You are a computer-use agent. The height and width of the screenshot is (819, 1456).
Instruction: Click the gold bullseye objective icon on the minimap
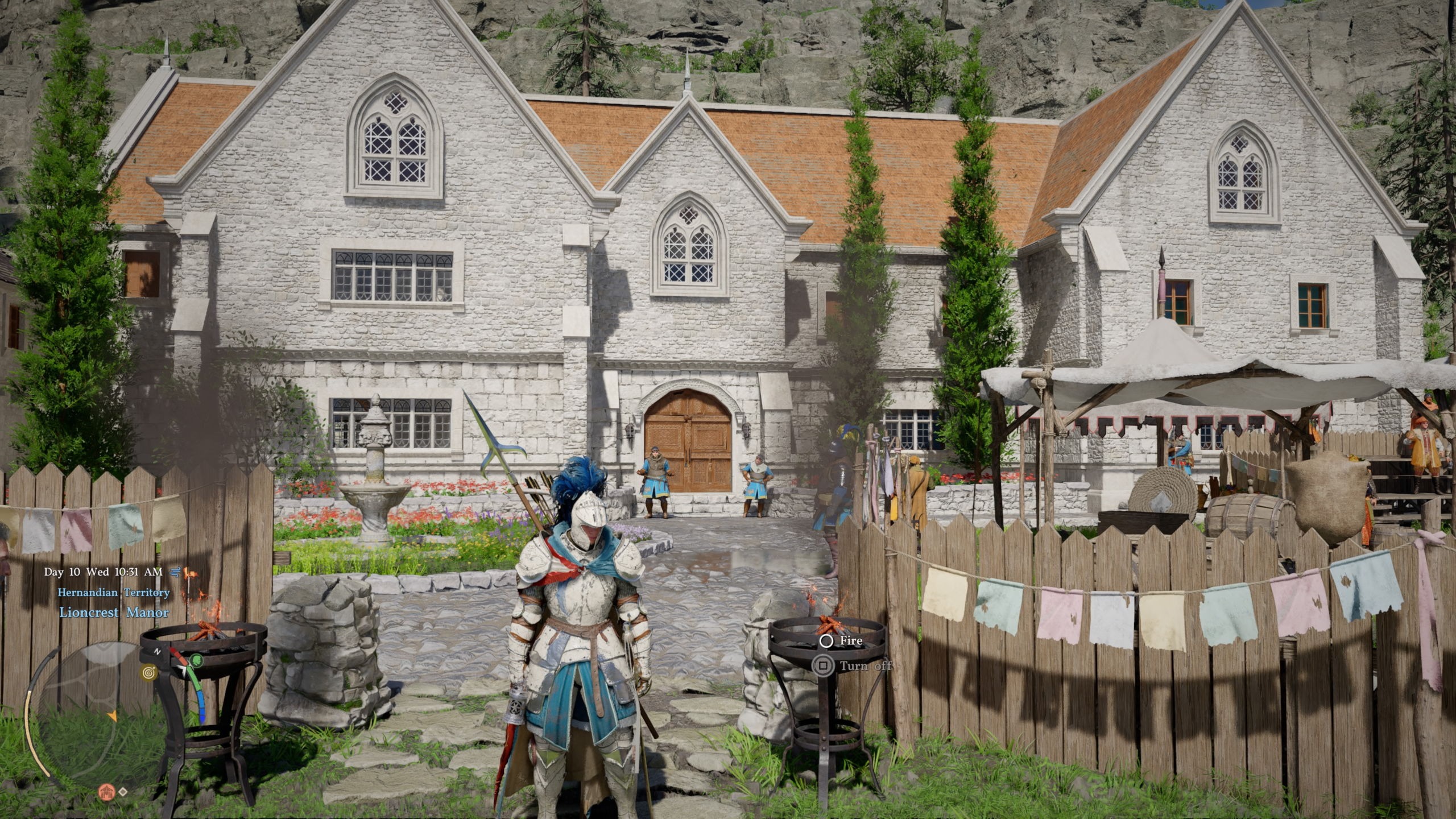point(148,672)
